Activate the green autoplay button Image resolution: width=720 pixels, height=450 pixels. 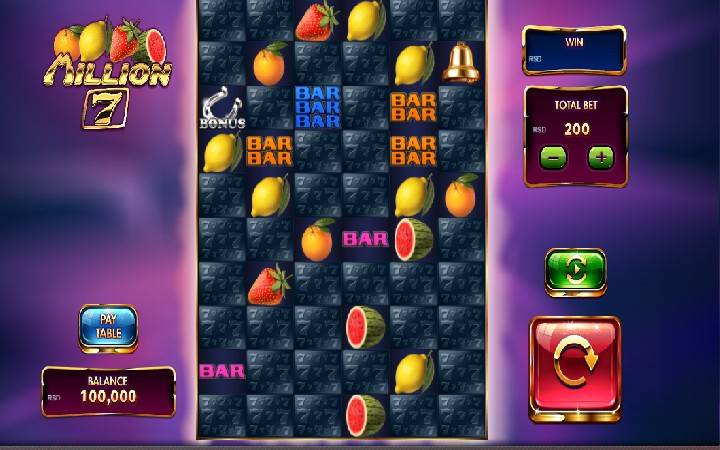point(575,271)
